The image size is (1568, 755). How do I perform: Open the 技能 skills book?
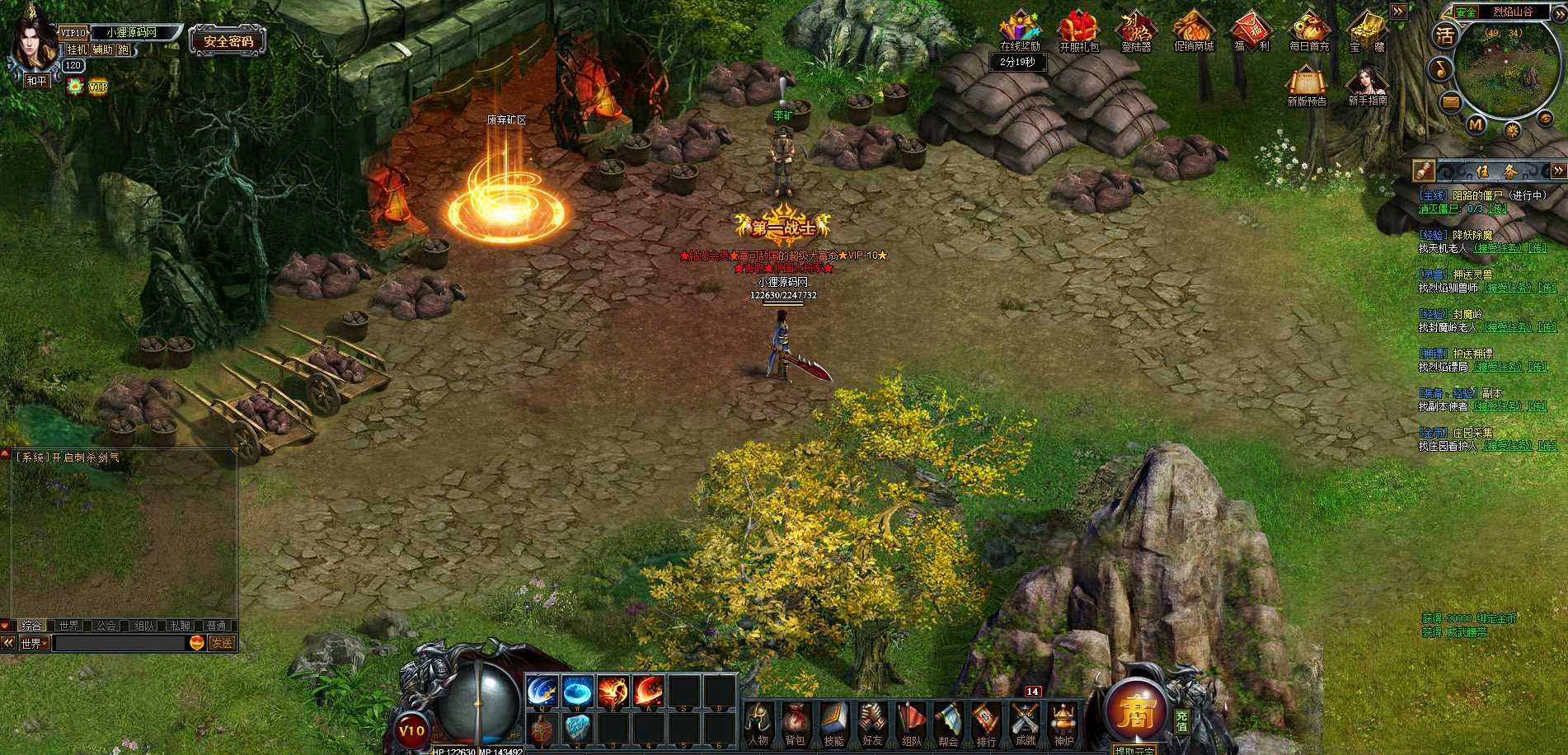coord(833,723)
